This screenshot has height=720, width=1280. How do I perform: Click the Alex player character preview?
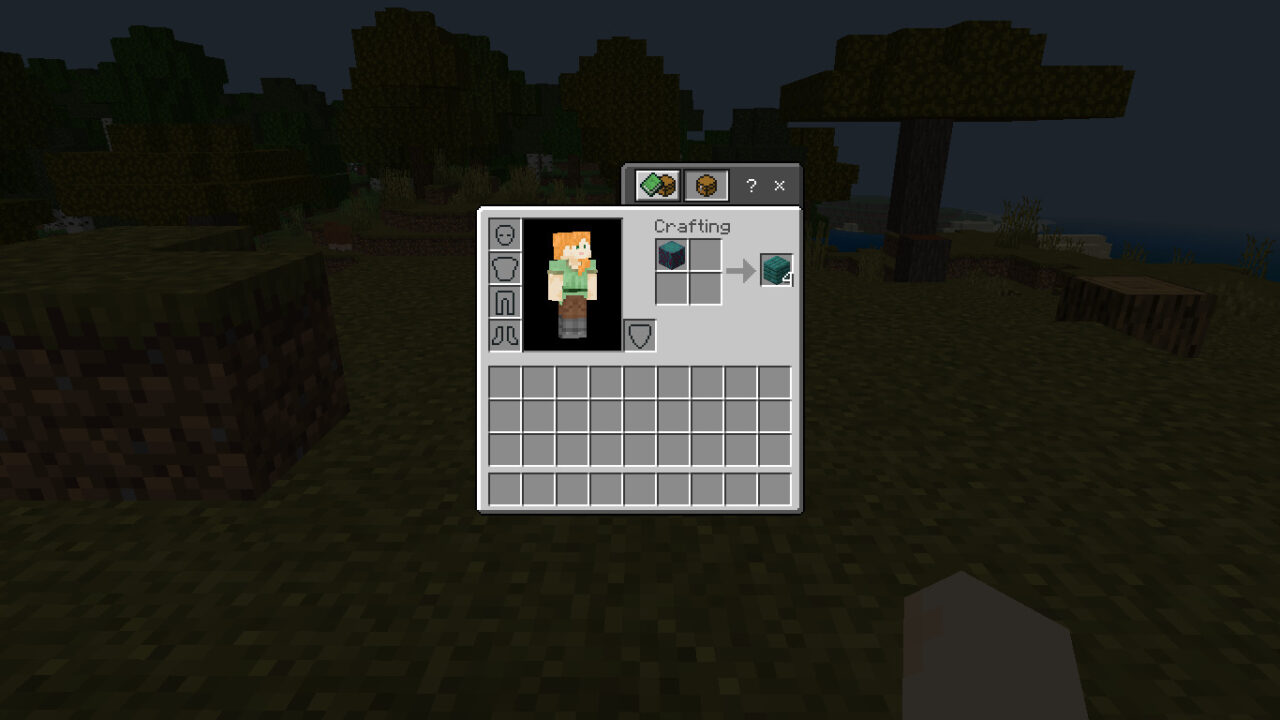point(573,283)
